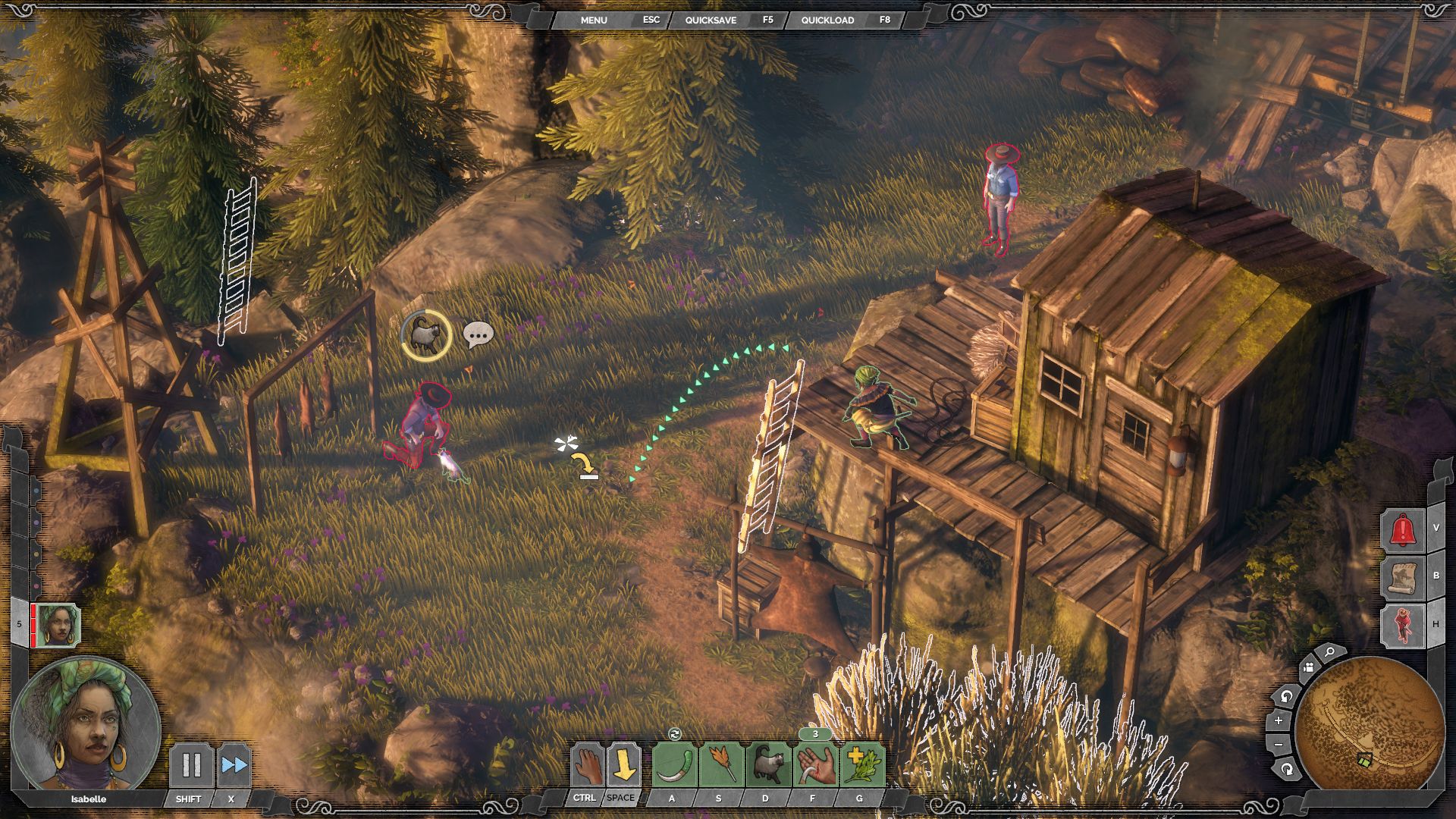Activate the fast-forward button
Screen dimensions: 1456x819
coord(234,765)
